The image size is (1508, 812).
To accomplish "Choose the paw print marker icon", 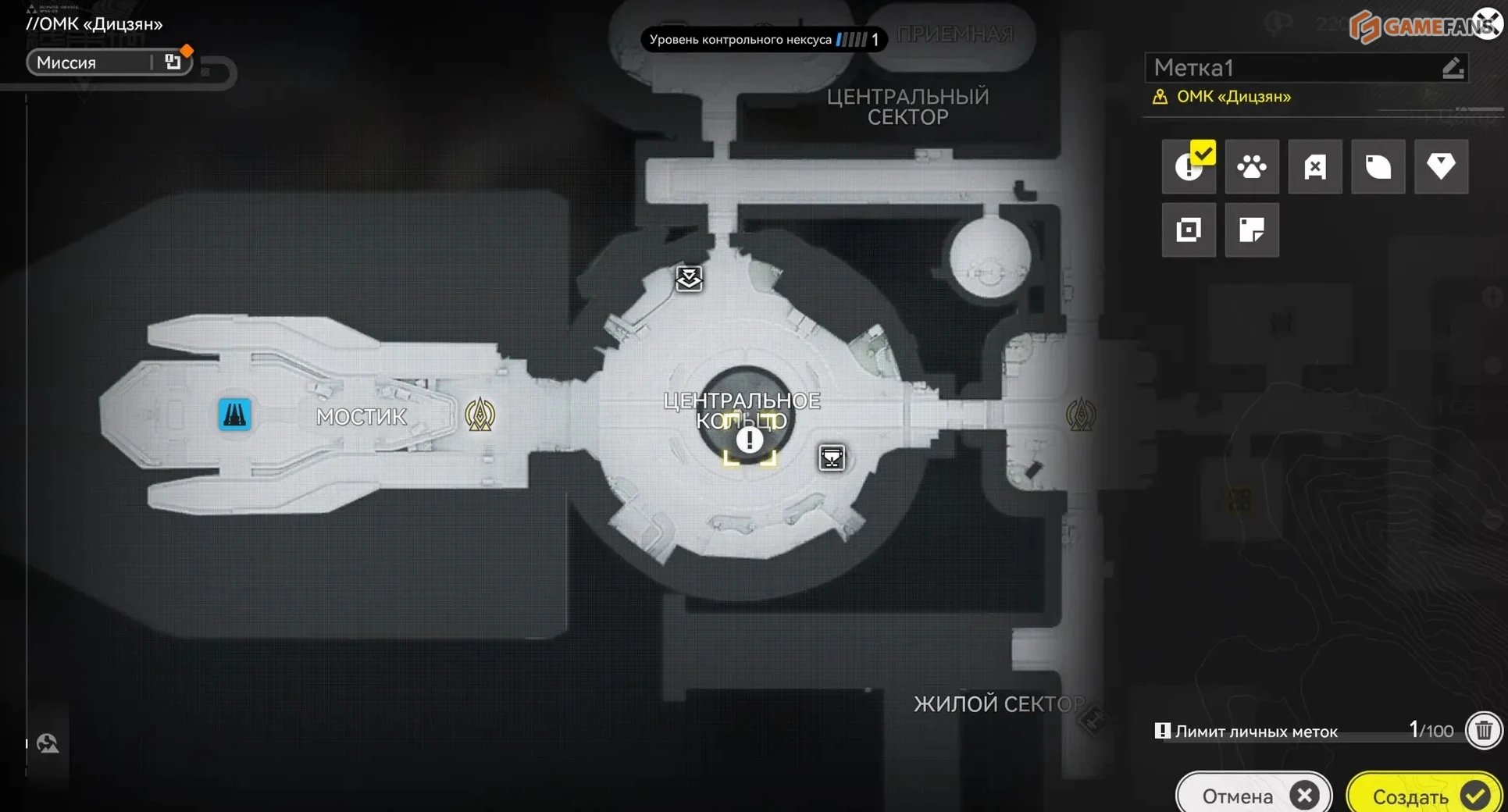I will (x=1252, y=166).
